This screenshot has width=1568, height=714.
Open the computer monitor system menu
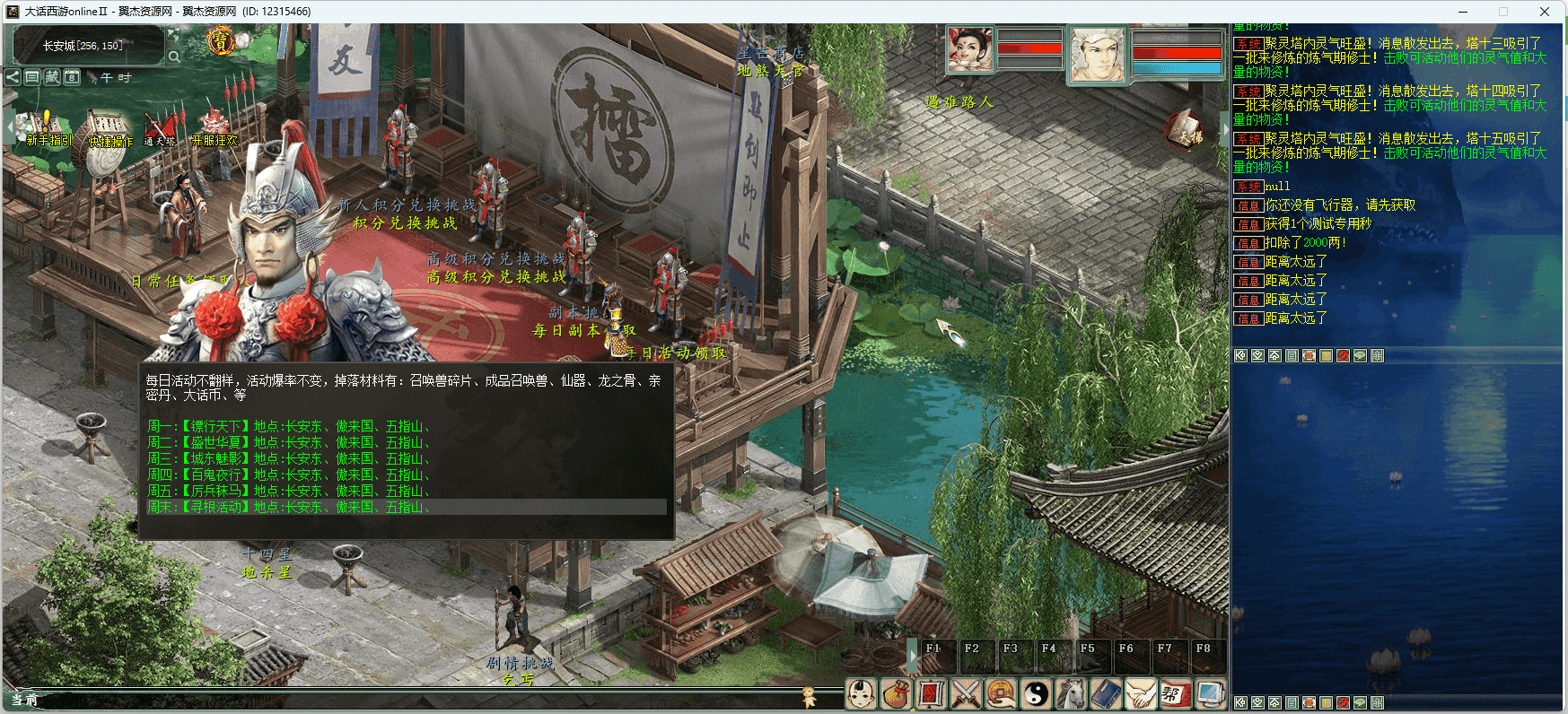pyautogui.click(x=1210, y=693)
